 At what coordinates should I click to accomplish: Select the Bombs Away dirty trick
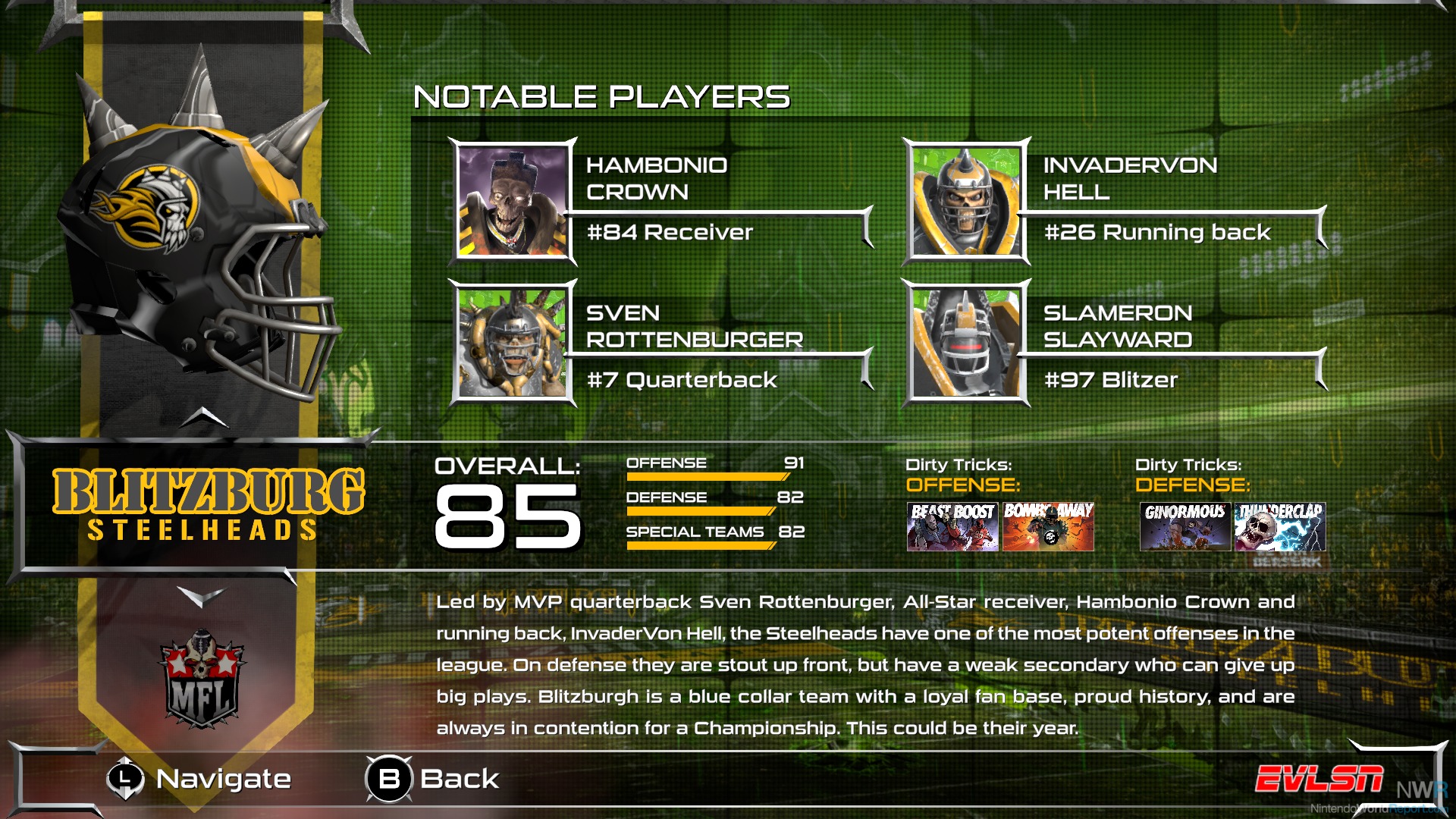1048,526
